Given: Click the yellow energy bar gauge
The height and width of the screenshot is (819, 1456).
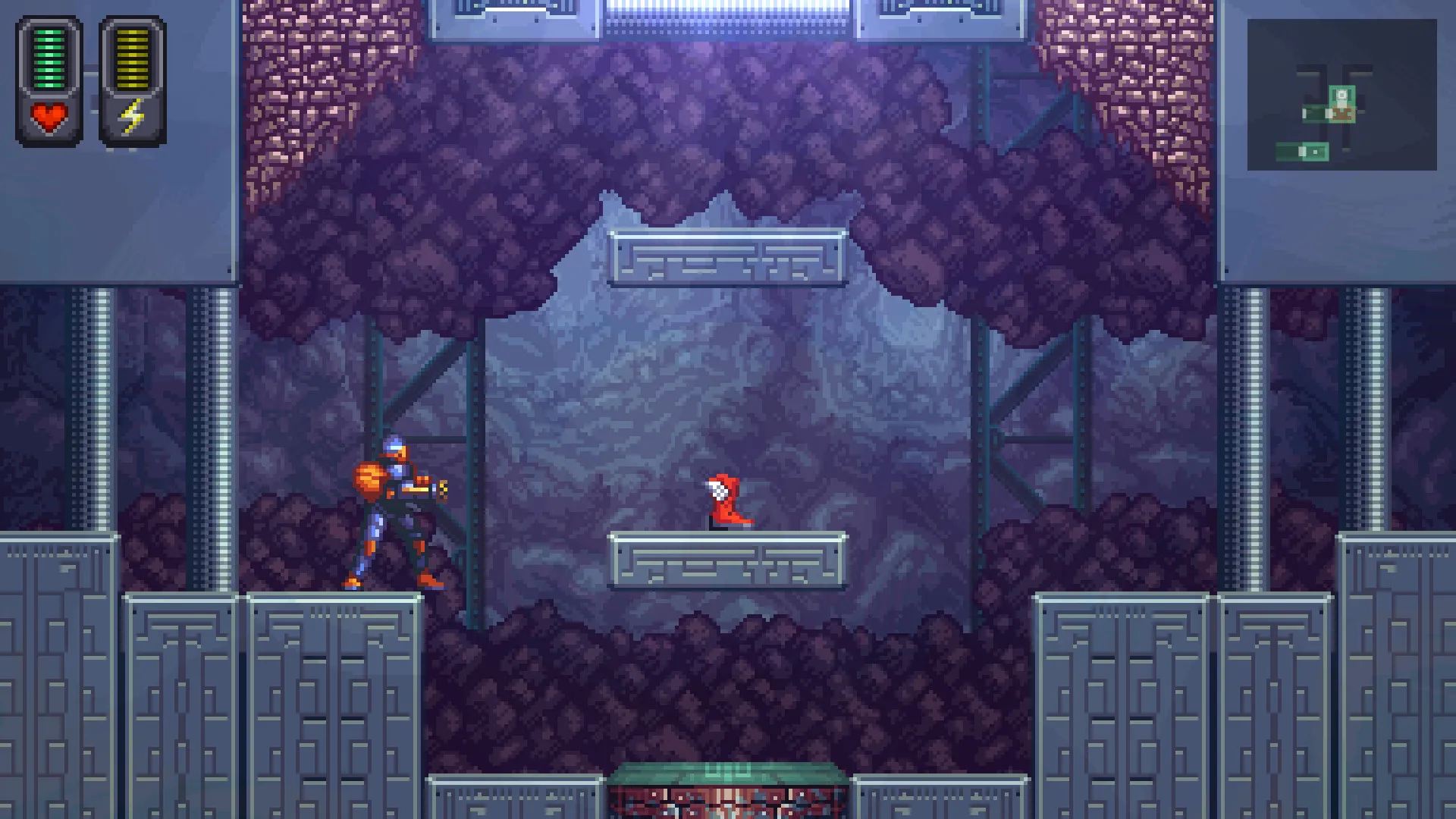Looking at the screenshot, I should (130, 57).
